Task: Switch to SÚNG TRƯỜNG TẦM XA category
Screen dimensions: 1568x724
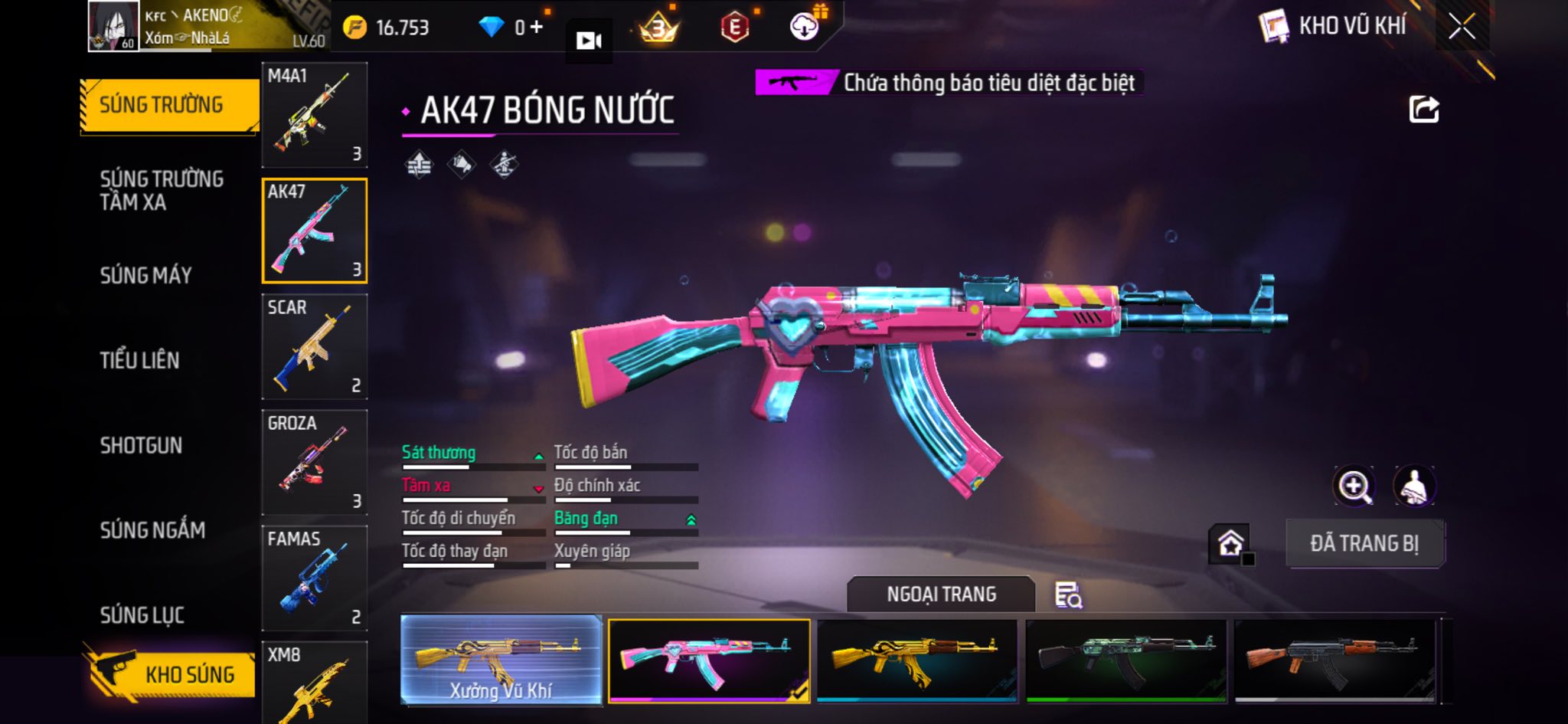Action: (x=162, y=190)
